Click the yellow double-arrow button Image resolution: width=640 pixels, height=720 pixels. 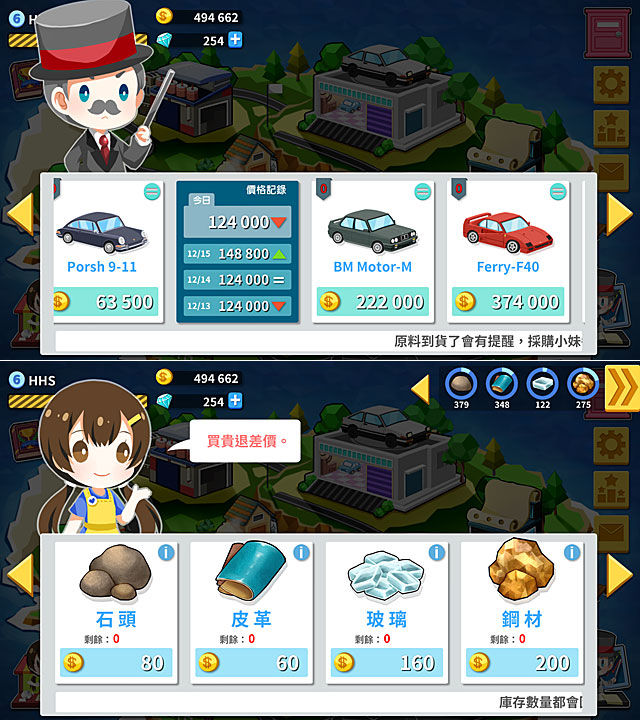coord(621,388)
